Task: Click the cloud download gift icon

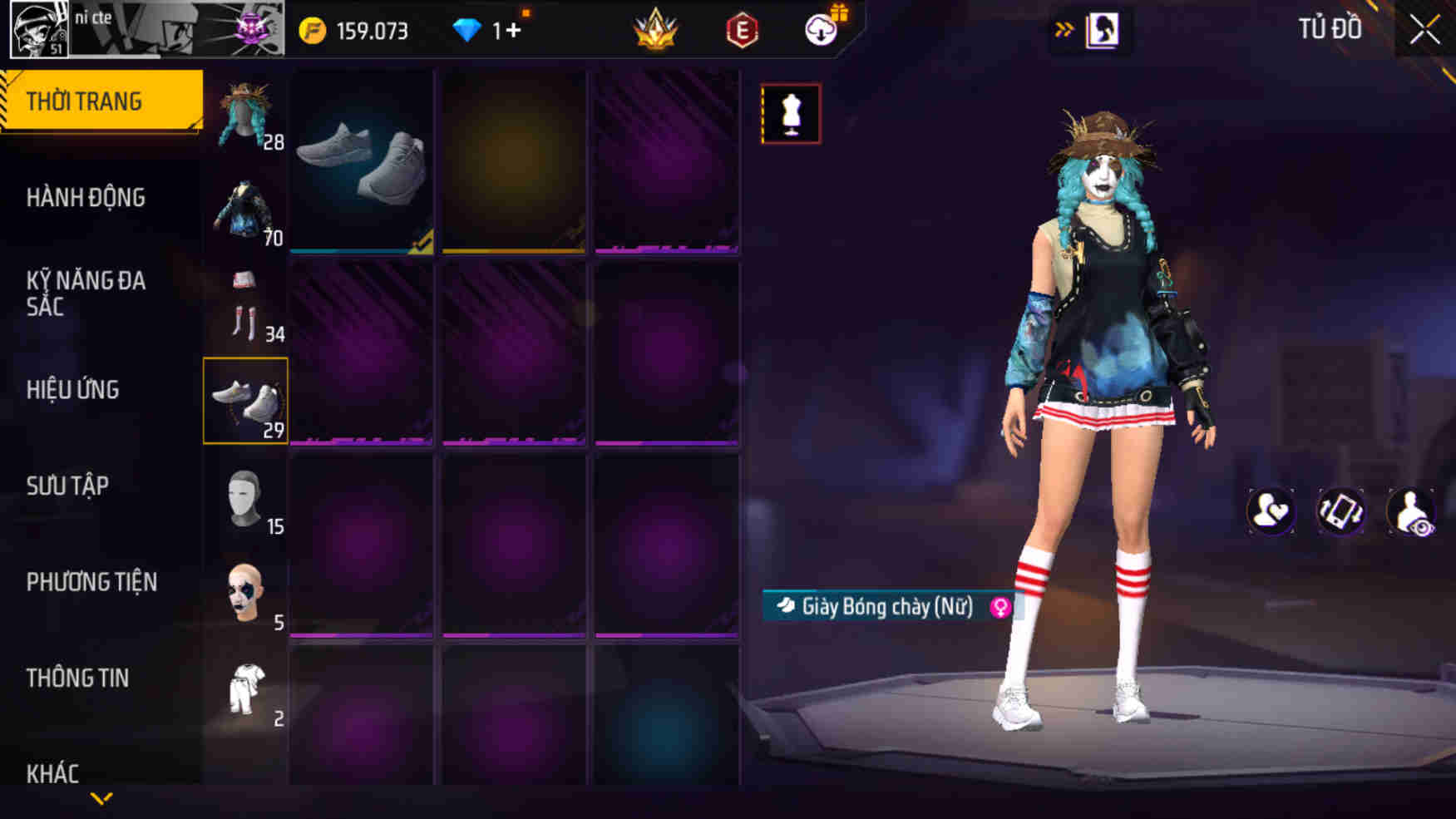Action: tap(819, 29)
